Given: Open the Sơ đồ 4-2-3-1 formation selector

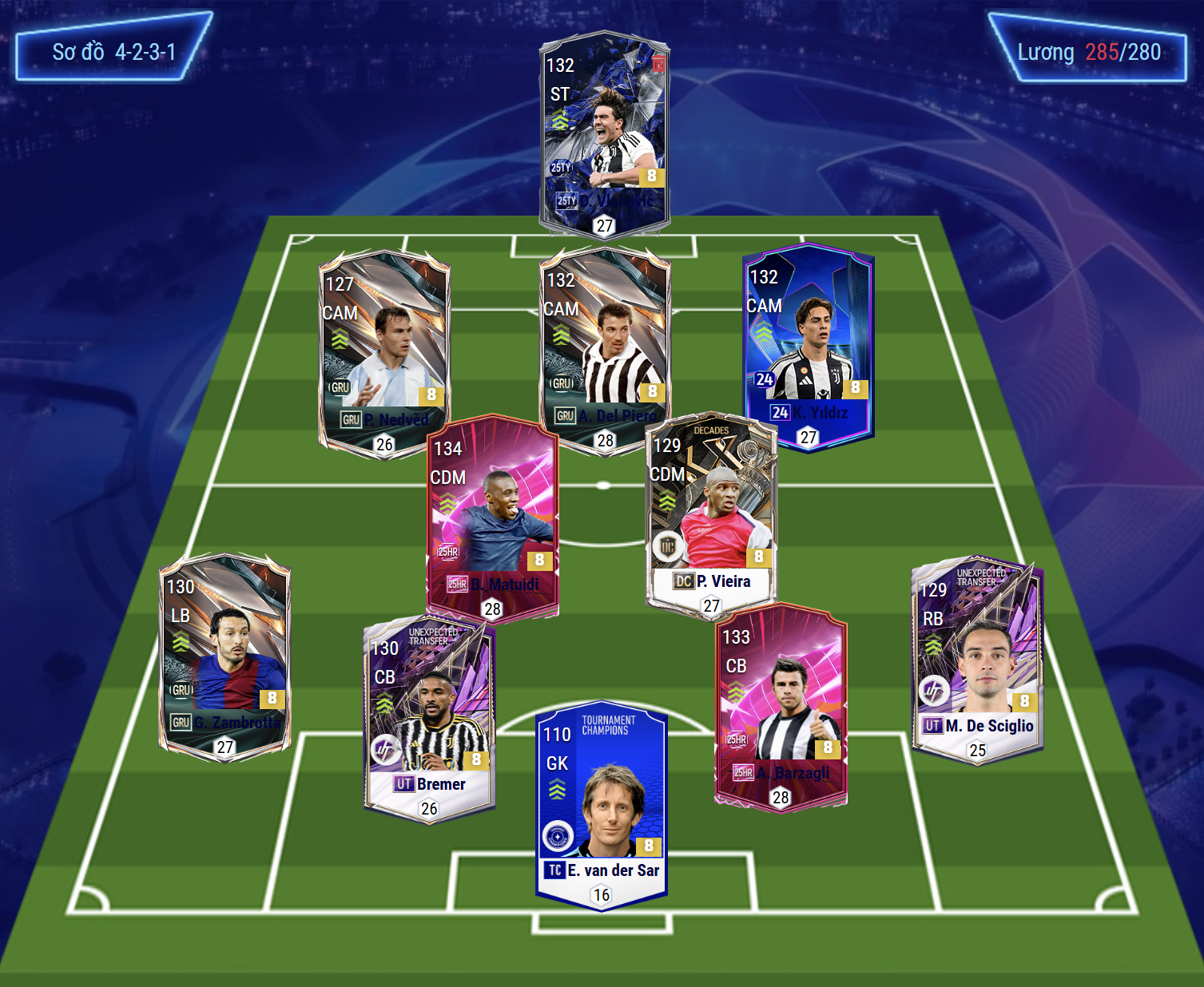Looking at the screenshot, I should point(113,52).
